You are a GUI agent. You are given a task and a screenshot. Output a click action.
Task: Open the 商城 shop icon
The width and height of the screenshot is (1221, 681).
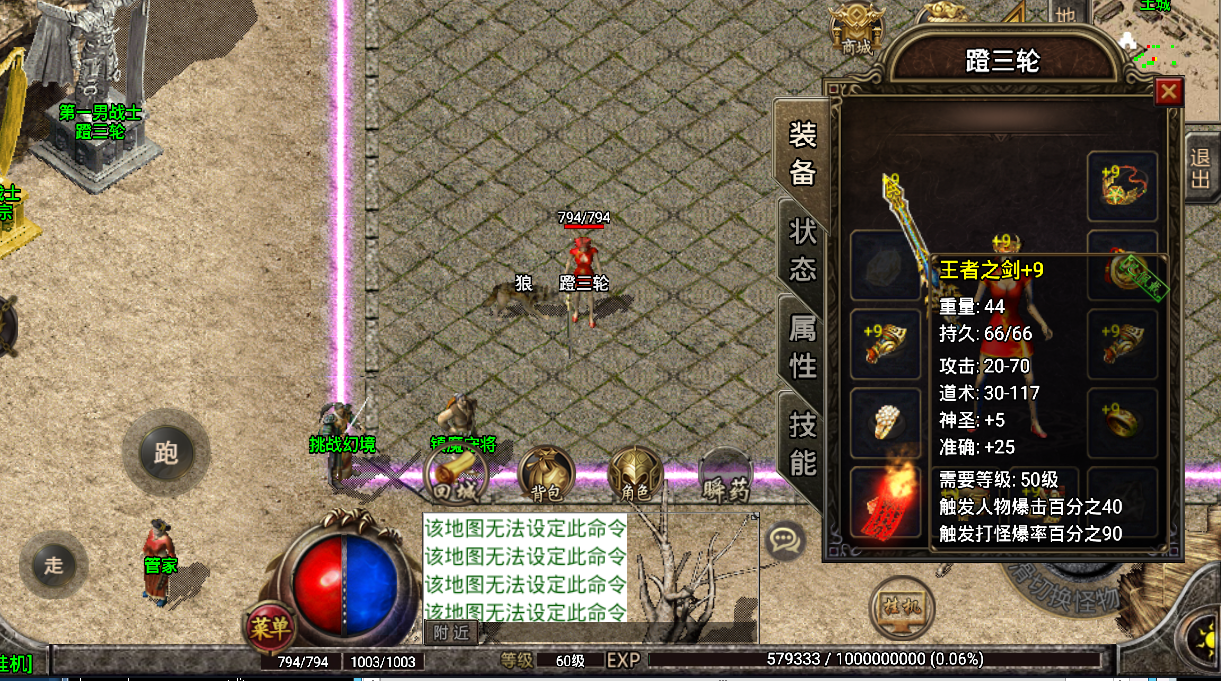tap(856, 28)
